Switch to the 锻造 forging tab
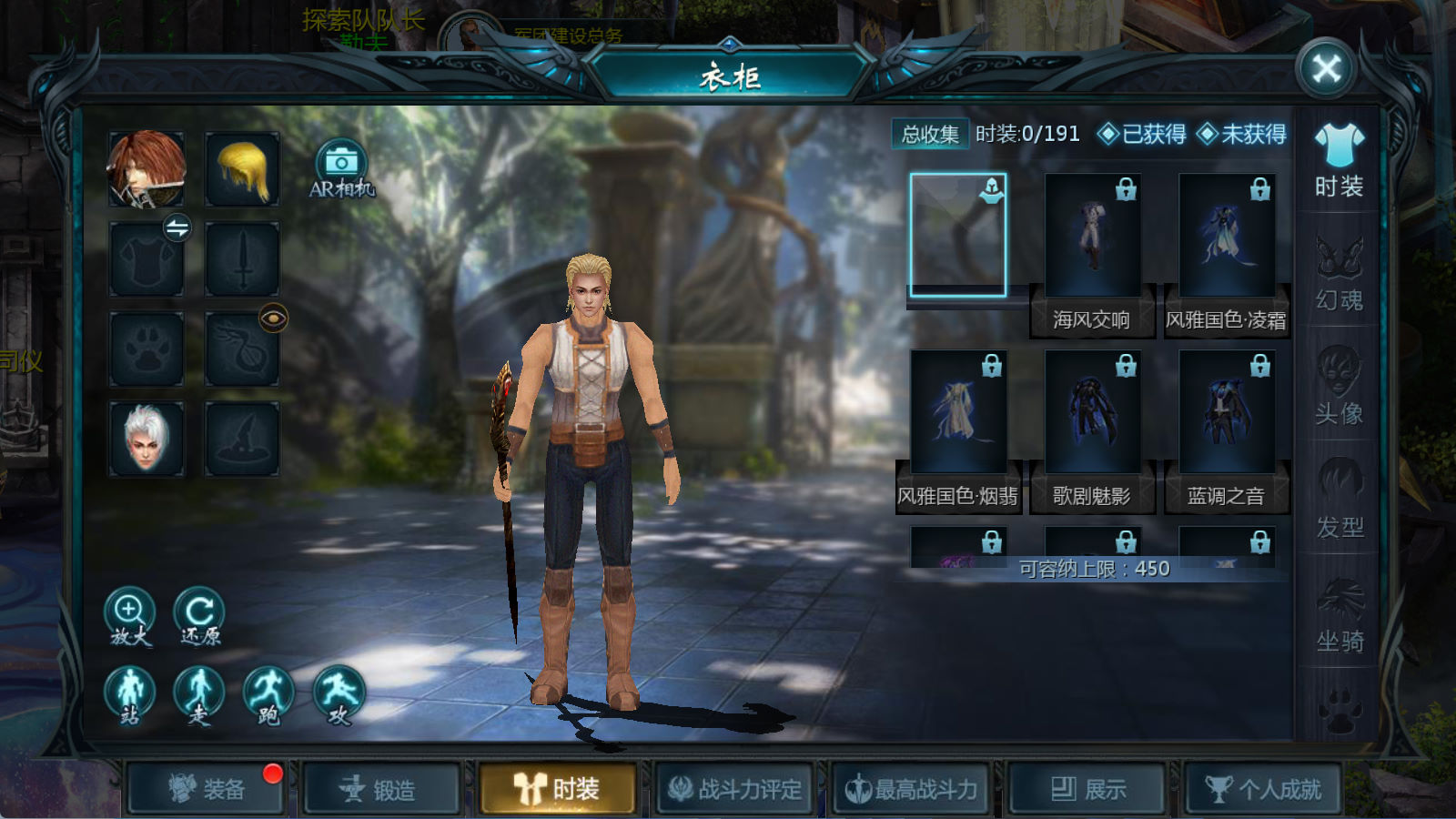Screen dimensions: 1456x819 point(381,788)
